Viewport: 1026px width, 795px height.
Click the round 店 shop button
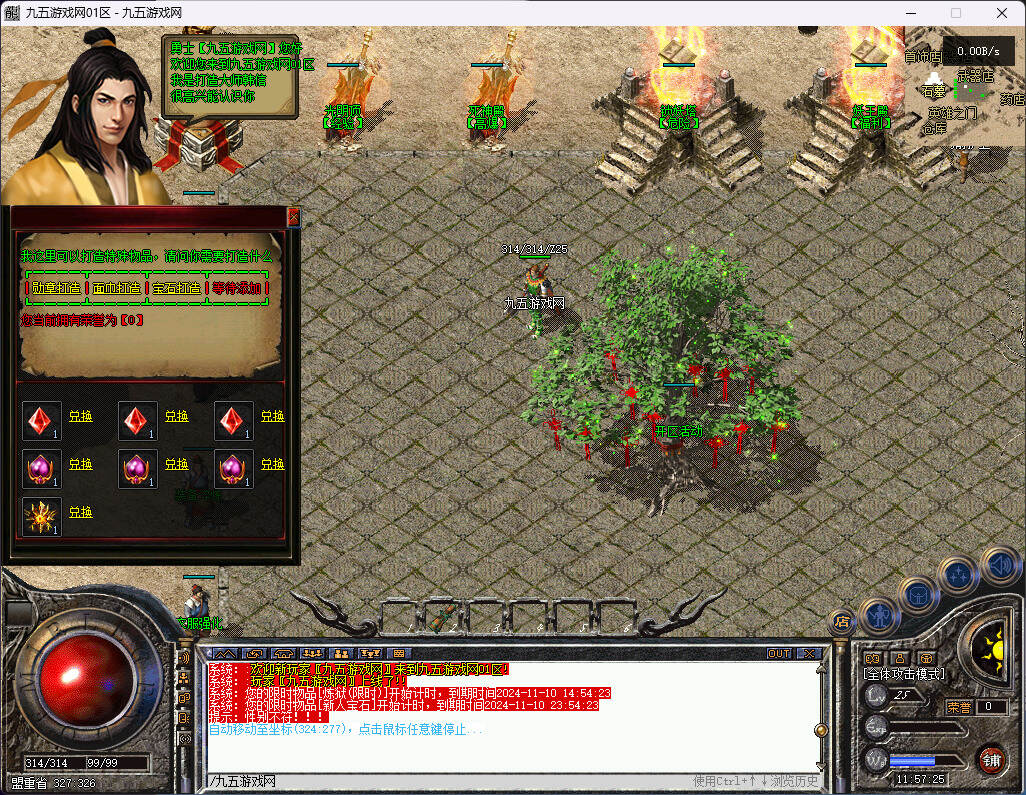[x=841, y=621]
